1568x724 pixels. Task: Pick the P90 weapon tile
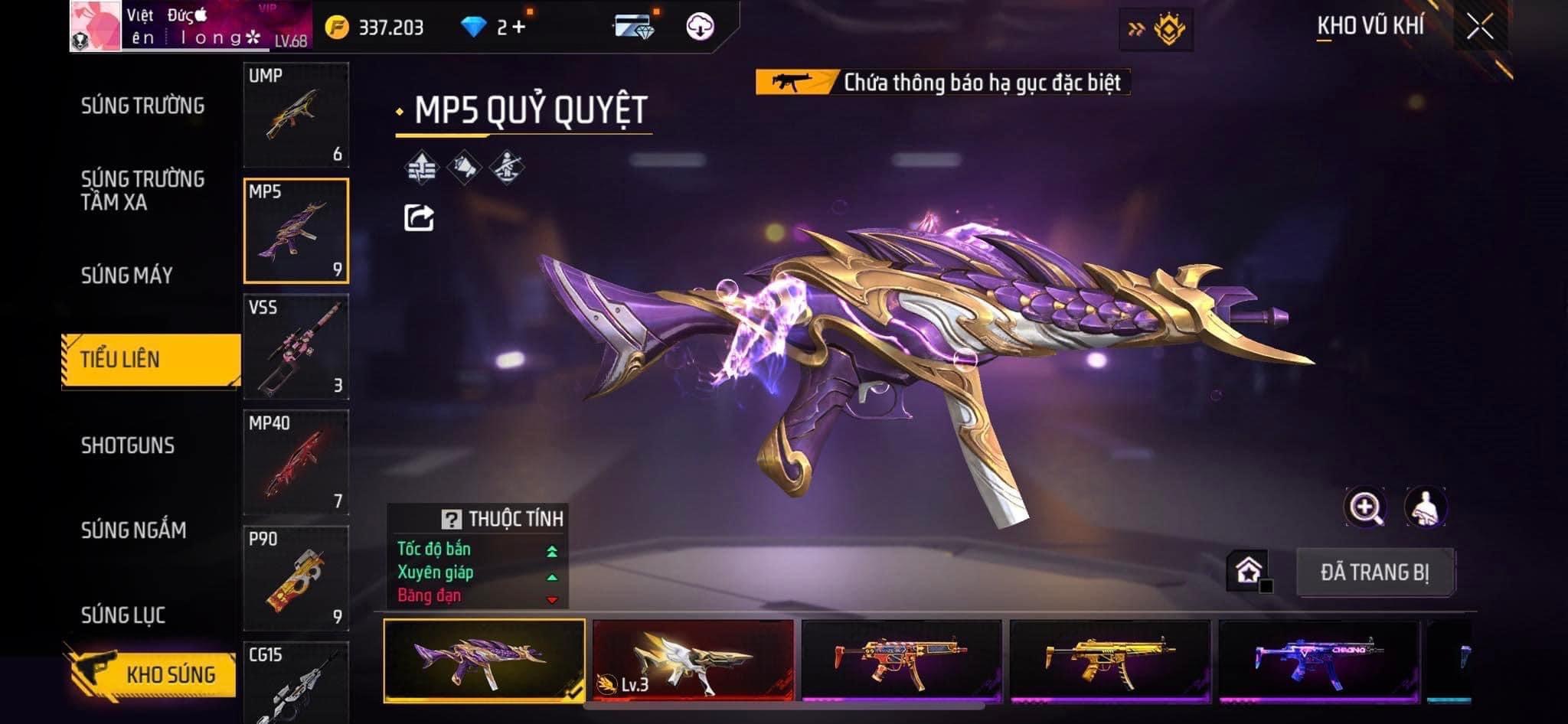click(296, 578)
